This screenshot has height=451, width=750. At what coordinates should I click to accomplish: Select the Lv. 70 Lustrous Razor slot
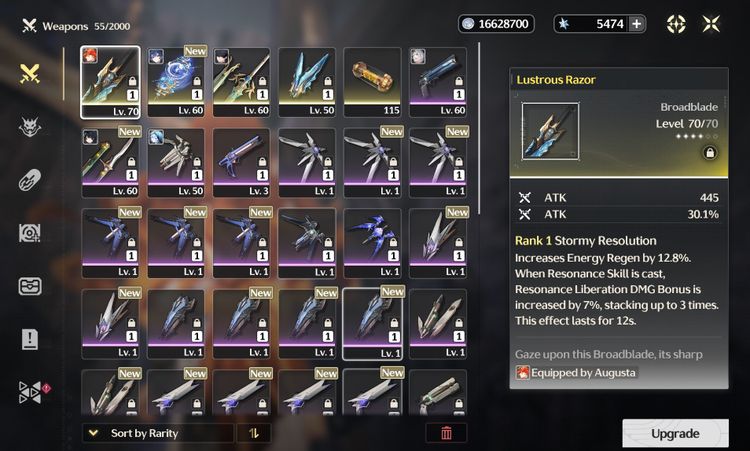point(112,82)
